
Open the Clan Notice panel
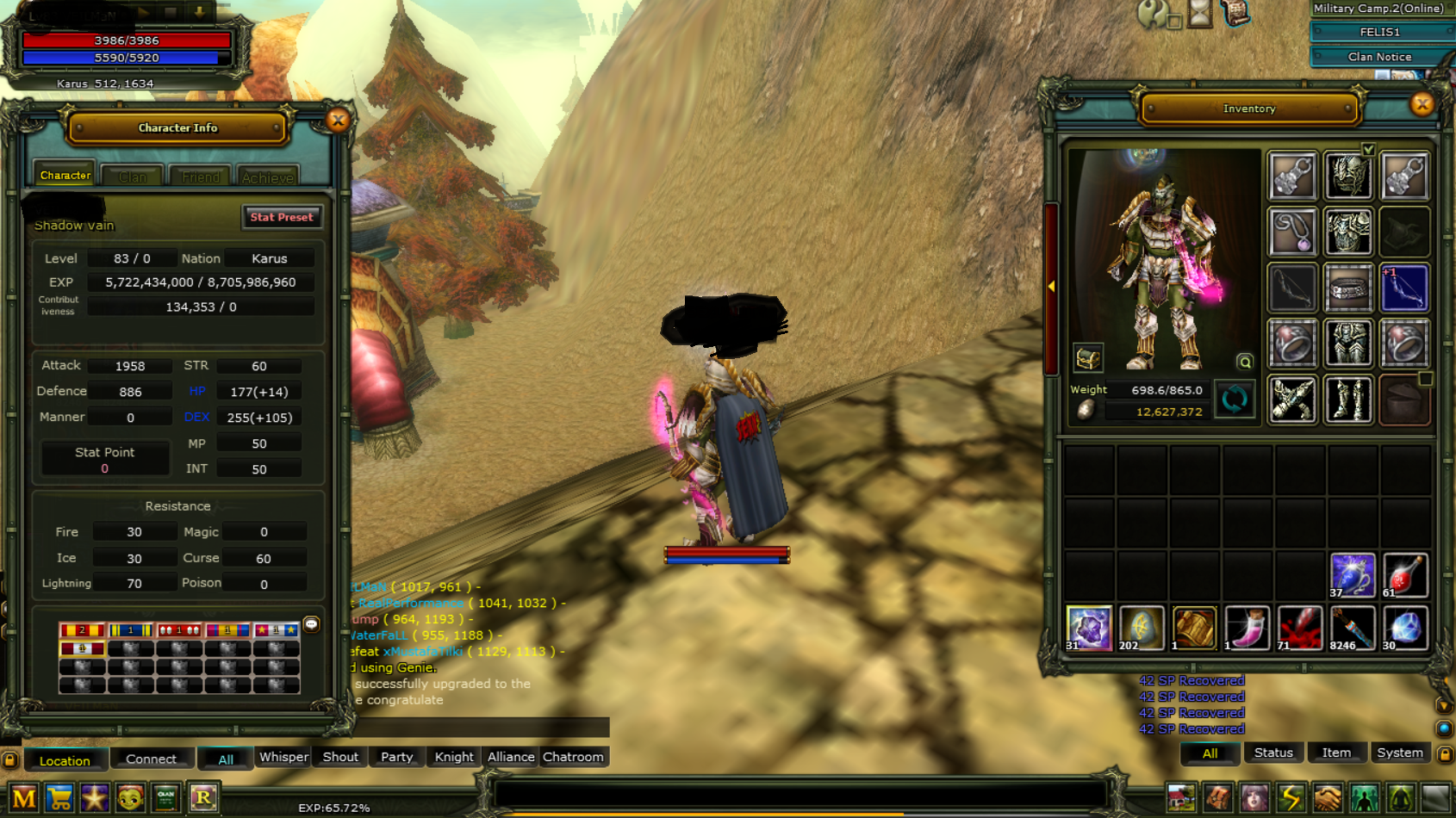pos(1379,57)
